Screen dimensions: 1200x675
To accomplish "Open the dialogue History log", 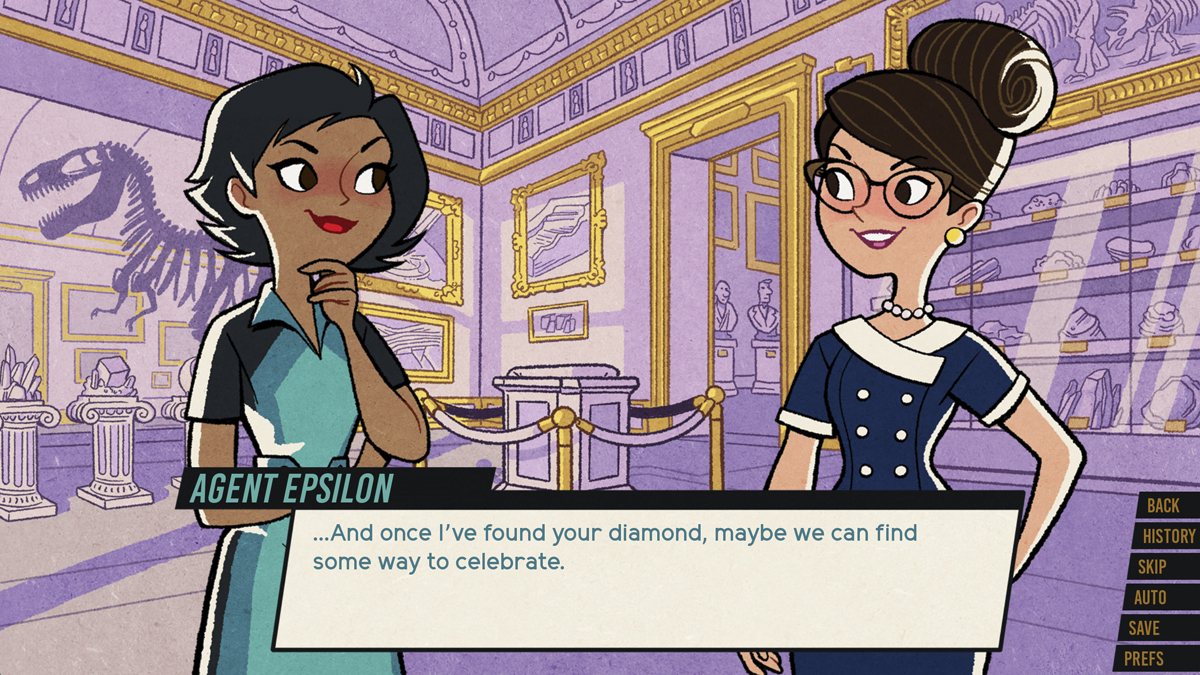I will 1168,536.
